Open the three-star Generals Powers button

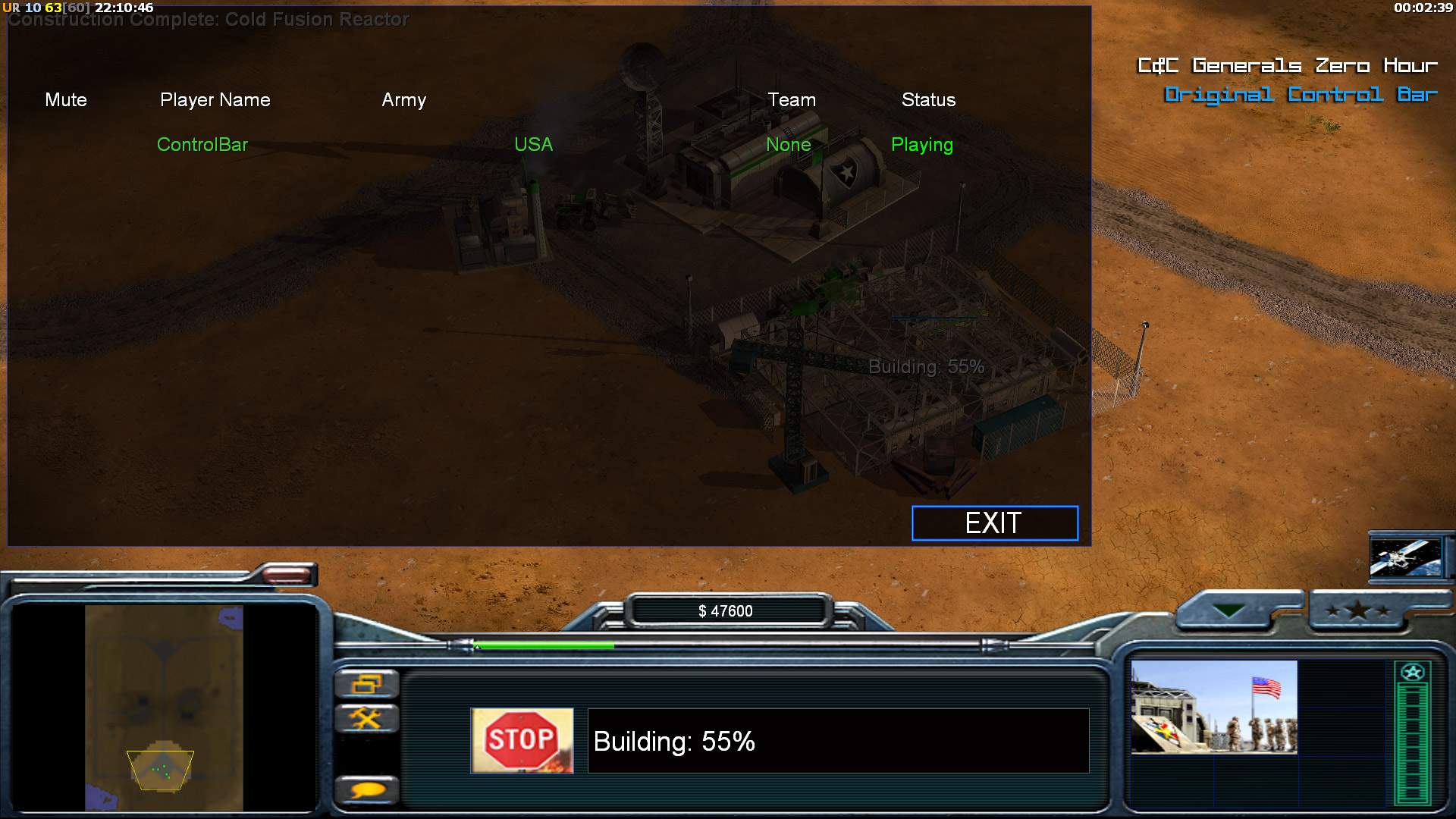point(1357,610)
